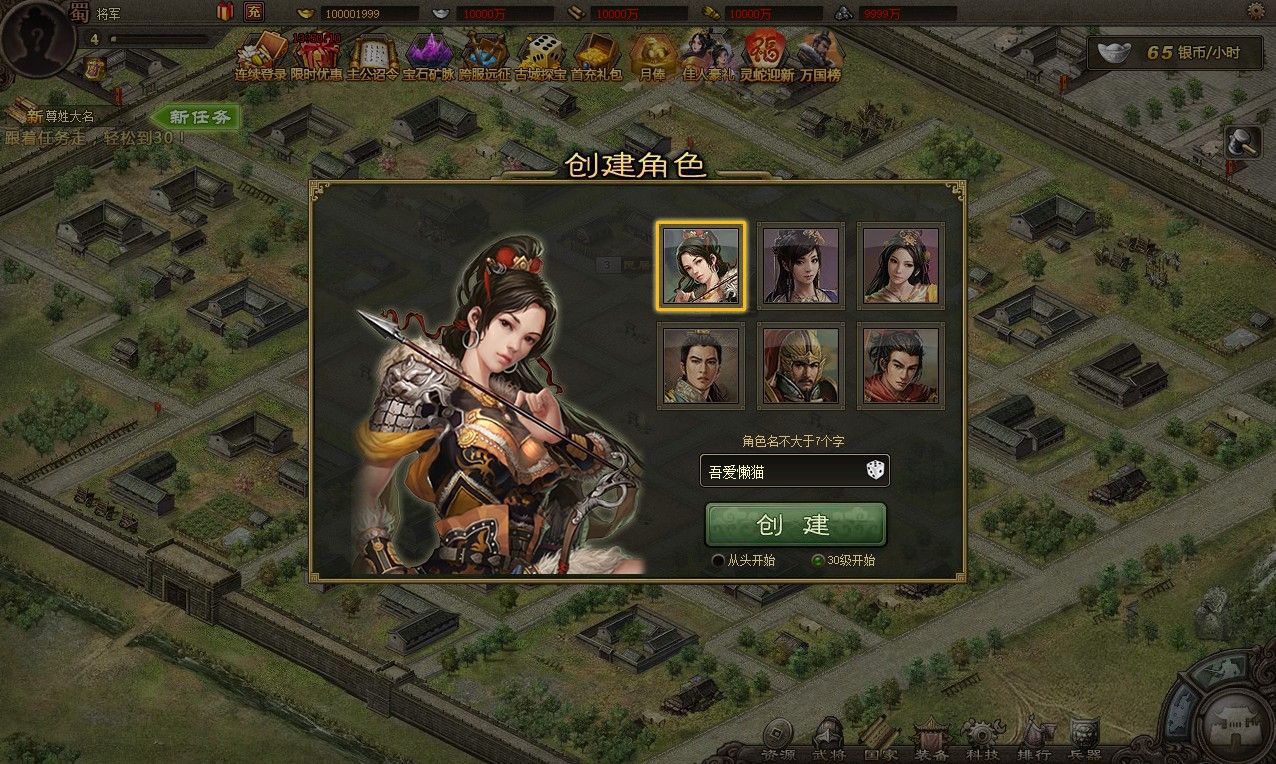Open the settings gear icon
1276x764 pixels.
click(x=1256, y=11)
